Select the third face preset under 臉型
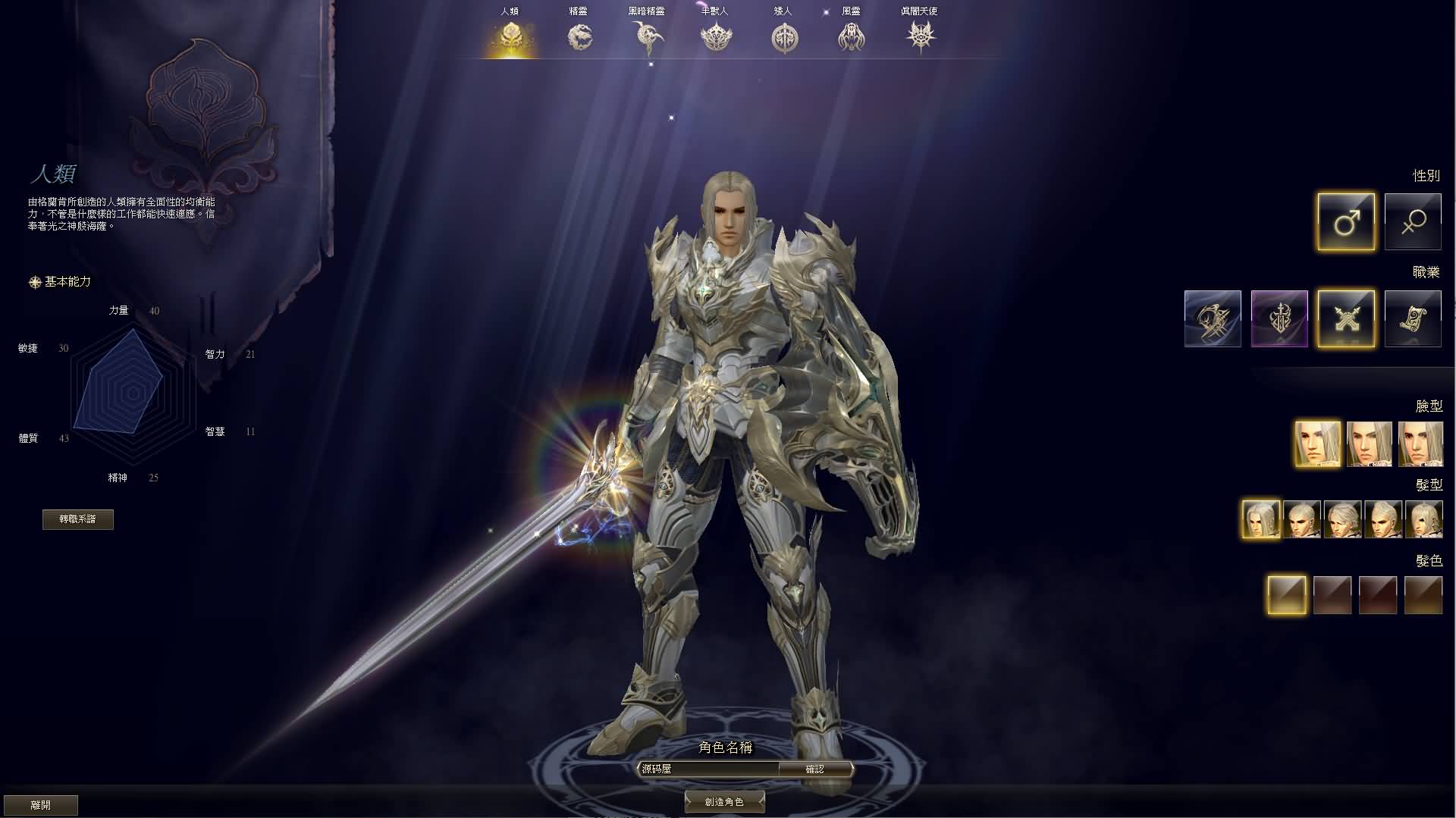This screenshot has height=818, width=1456. [1423, 444]
